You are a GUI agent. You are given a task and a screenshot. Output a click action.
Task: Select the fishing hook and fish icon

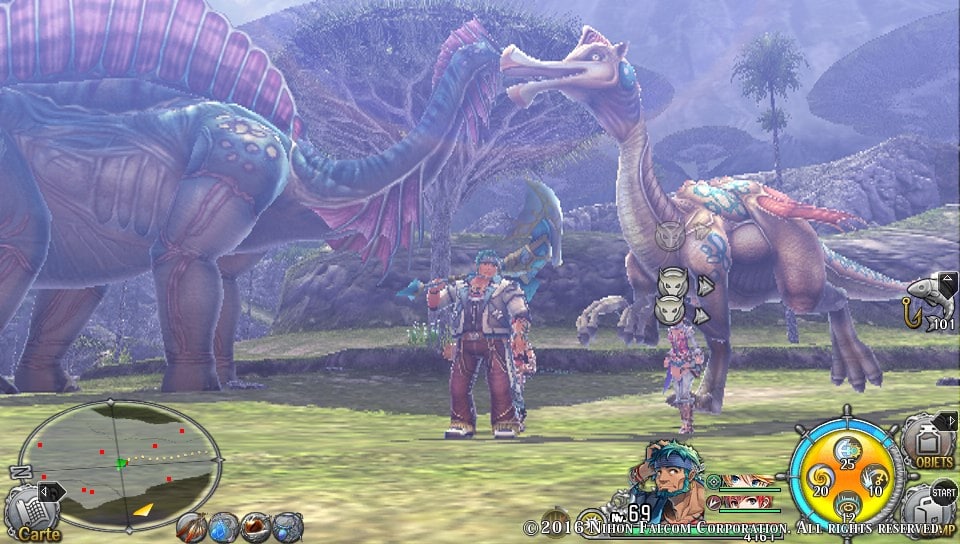pos(928,298)
